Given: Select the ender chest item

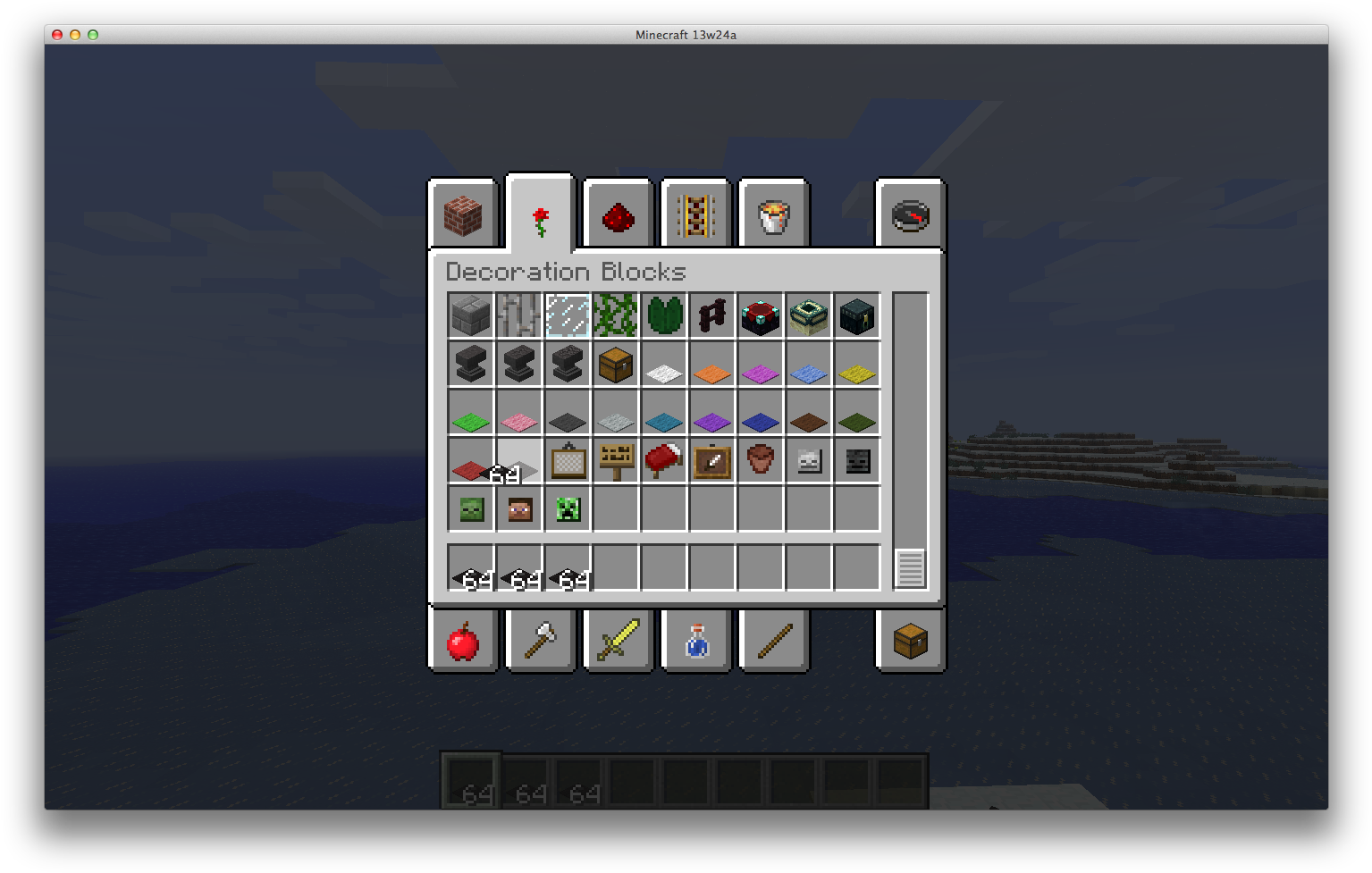Looking at the screenshot, I should [857, 315].
